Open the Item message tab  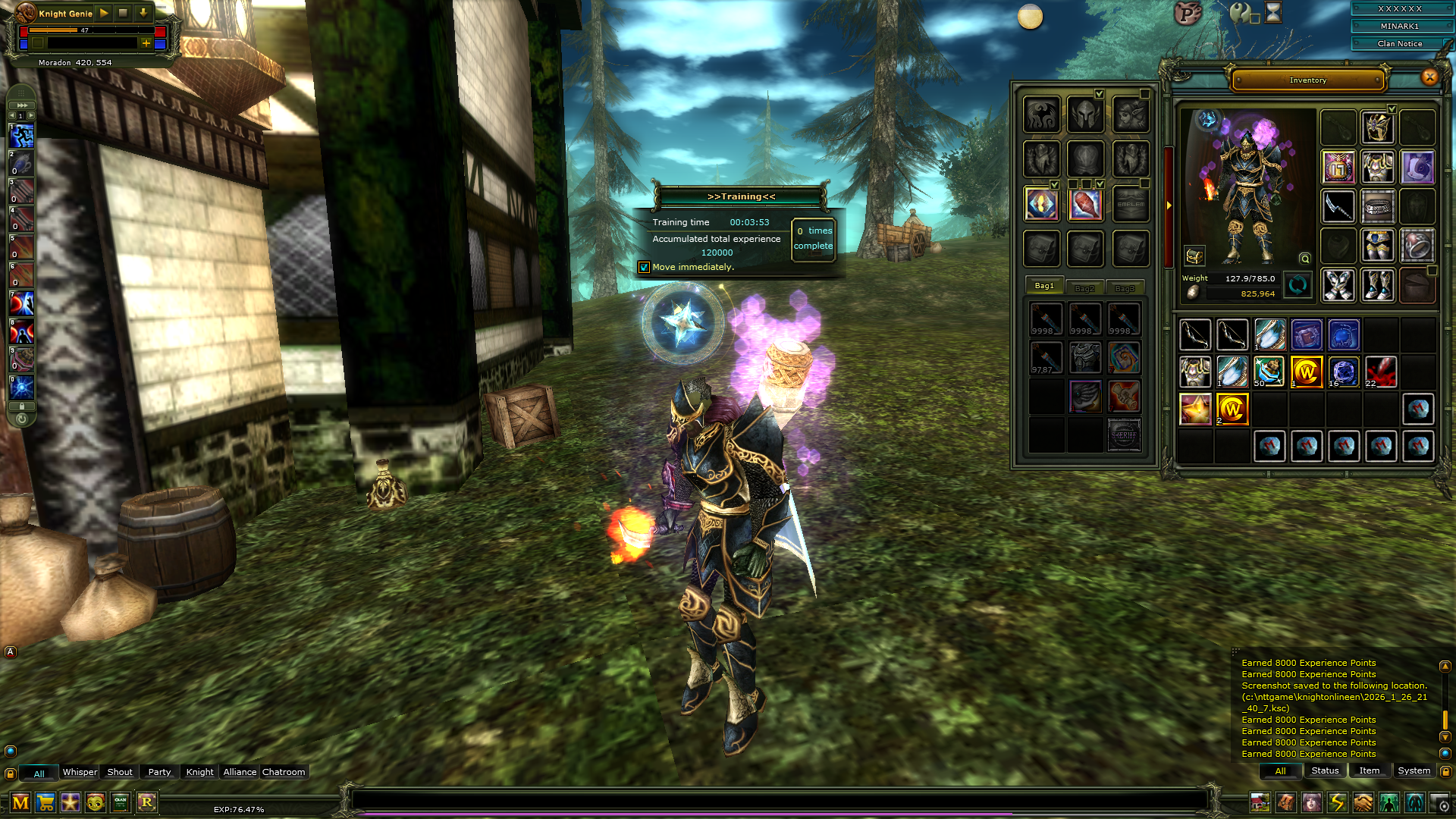(1369, 770)
